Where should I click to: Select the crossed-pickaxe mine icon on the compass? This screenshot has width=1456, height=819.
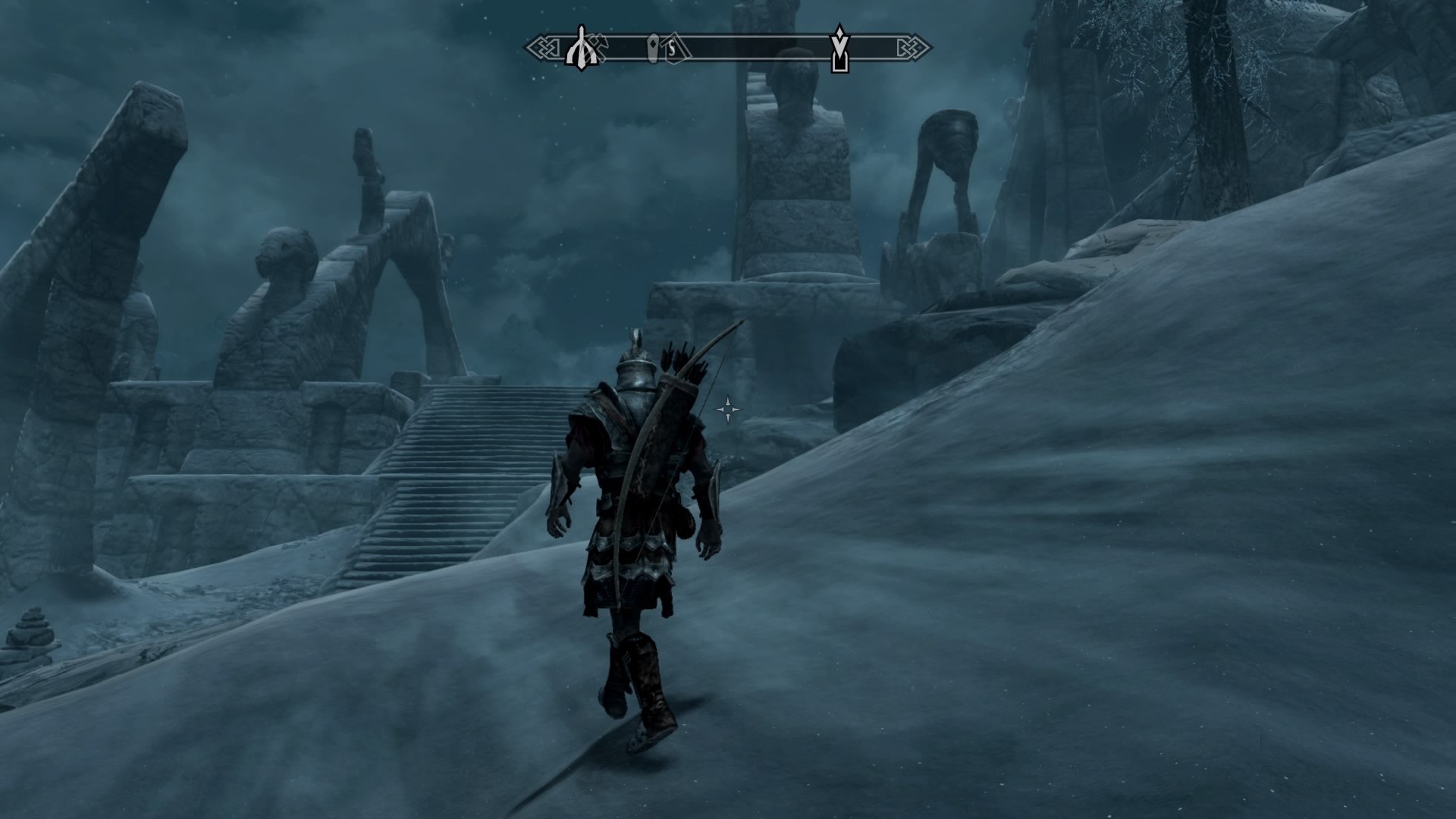coord(601,44)
